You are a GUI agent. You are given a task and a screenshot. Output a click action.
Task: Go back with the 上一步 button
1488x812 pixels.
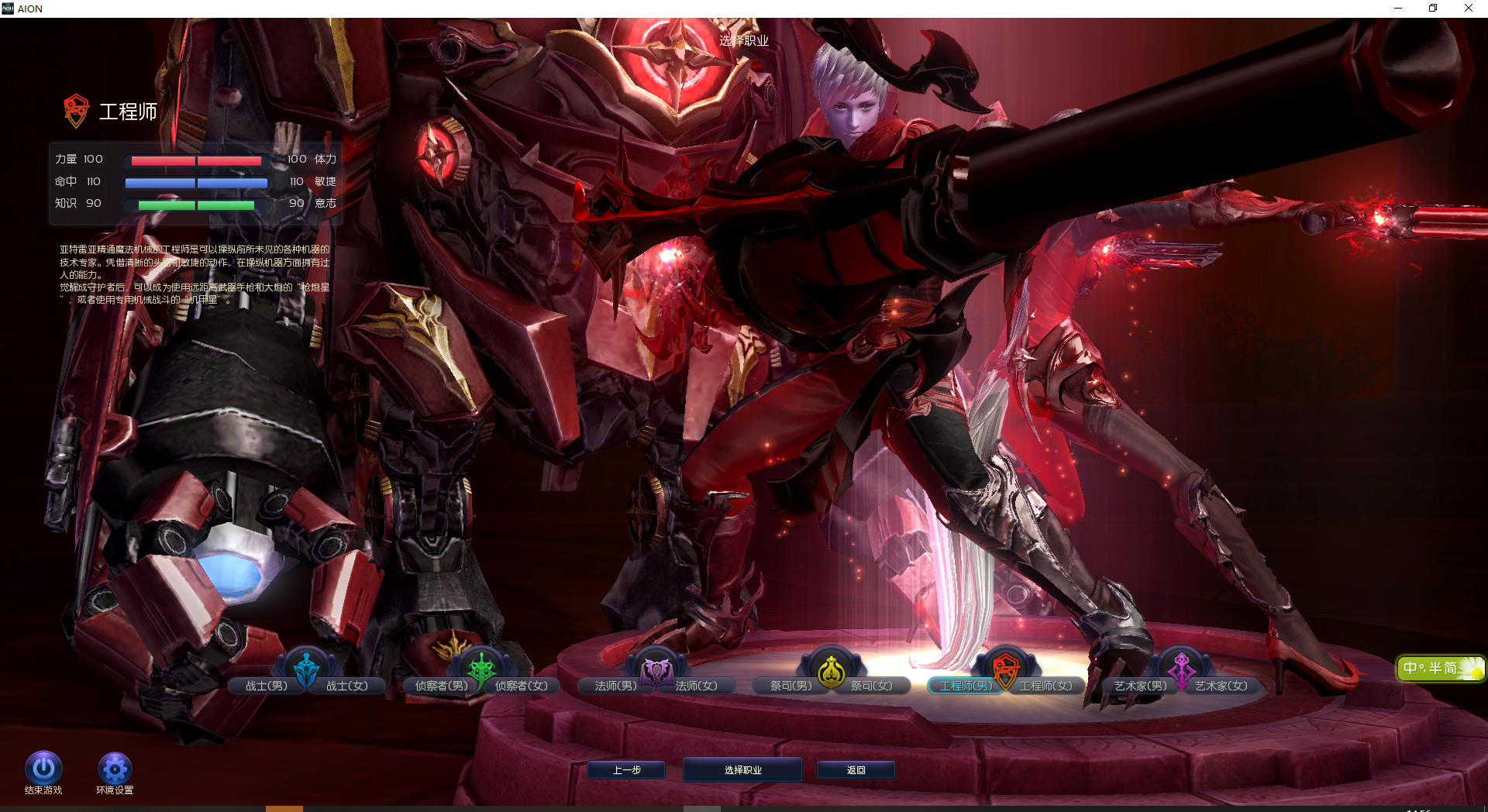pyautogui.click(x=626, y=770)
